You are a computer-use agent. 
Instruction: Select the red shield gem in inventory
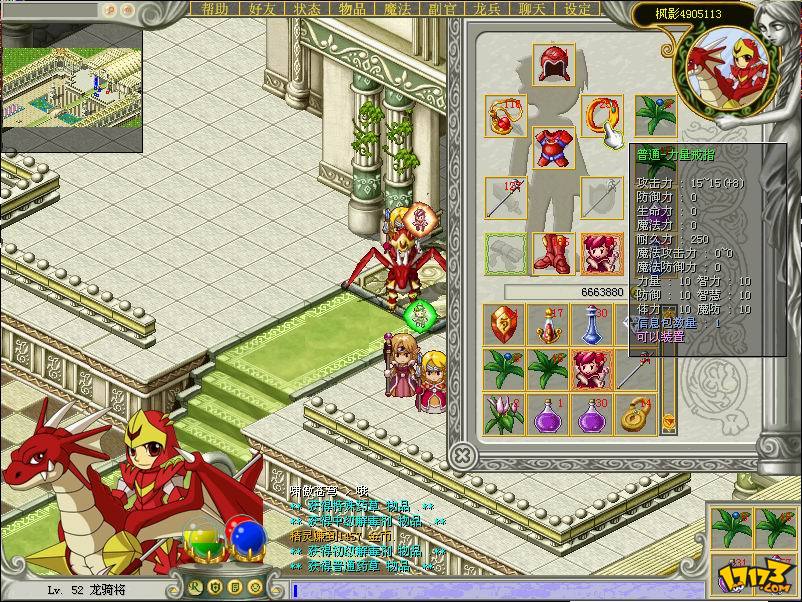(x=503, y=325)
